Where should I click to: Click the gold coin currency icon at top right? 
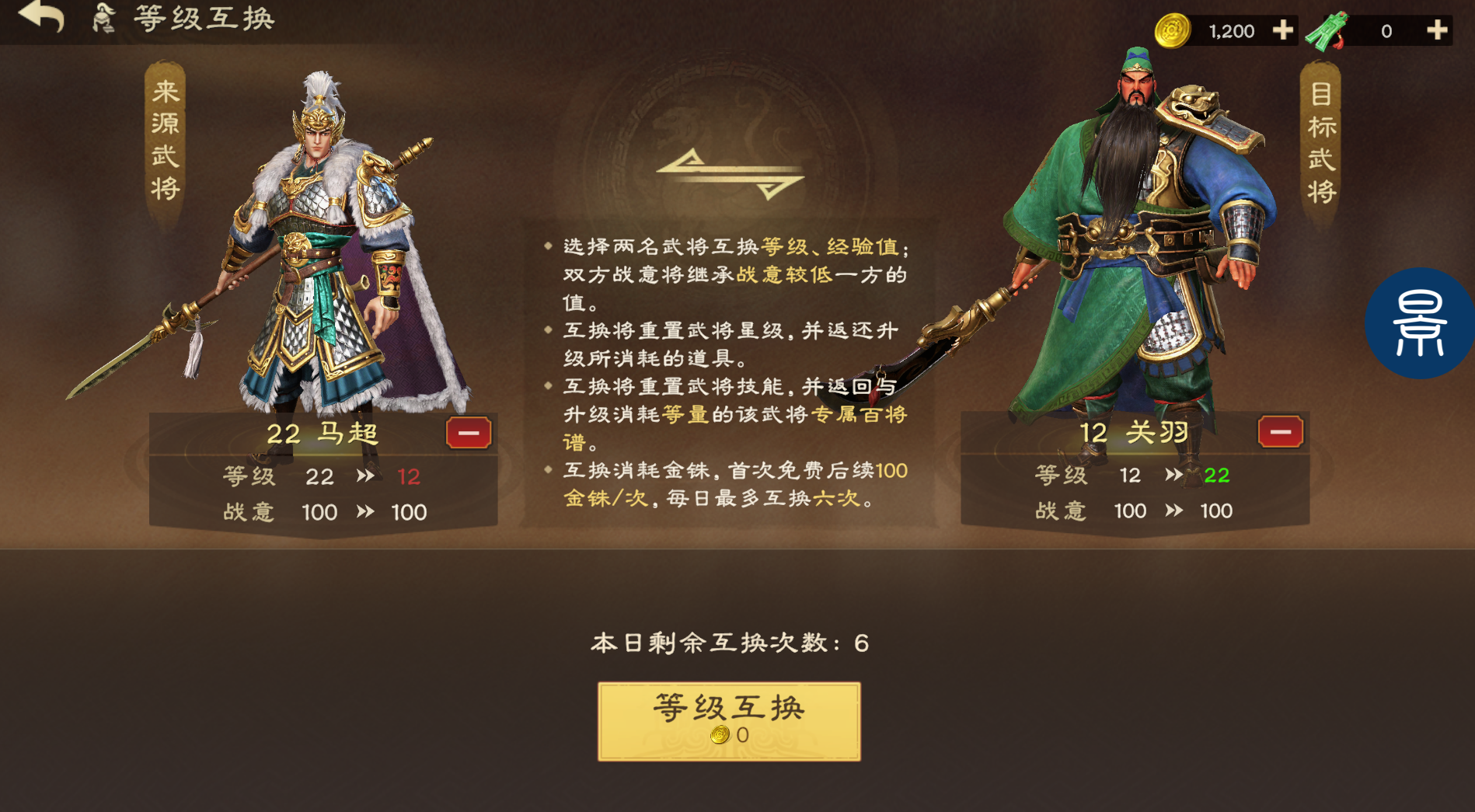click(1173, 30)
